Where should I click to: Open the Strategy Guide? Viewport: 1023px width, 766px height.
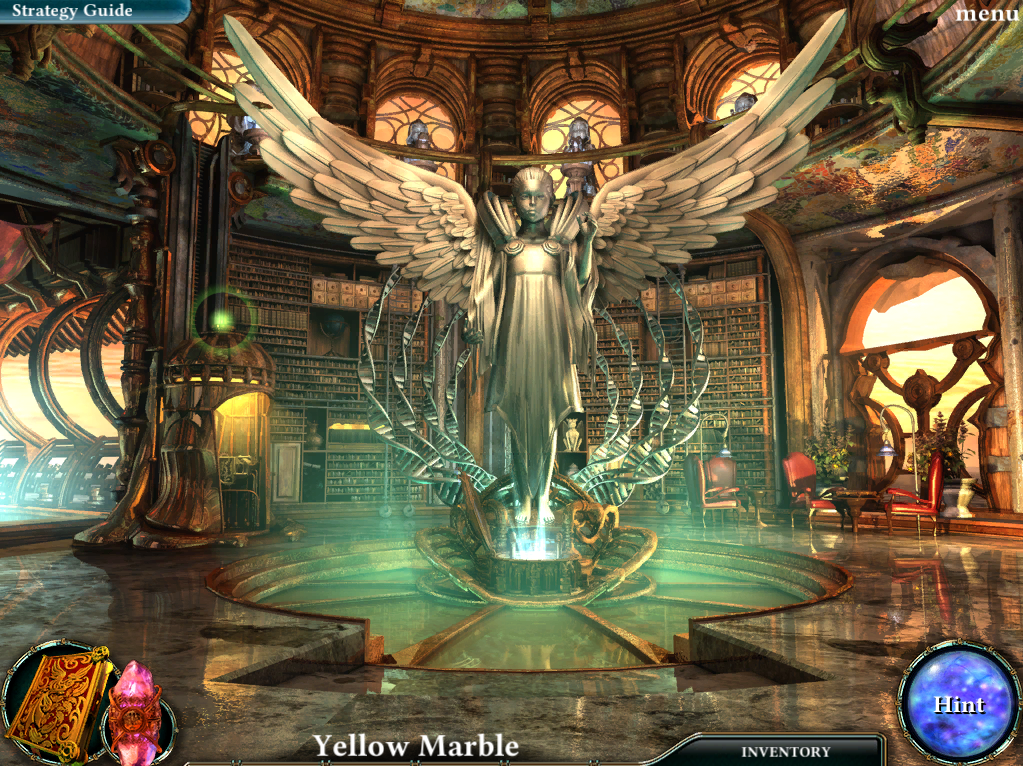click(x=72, y=11)
